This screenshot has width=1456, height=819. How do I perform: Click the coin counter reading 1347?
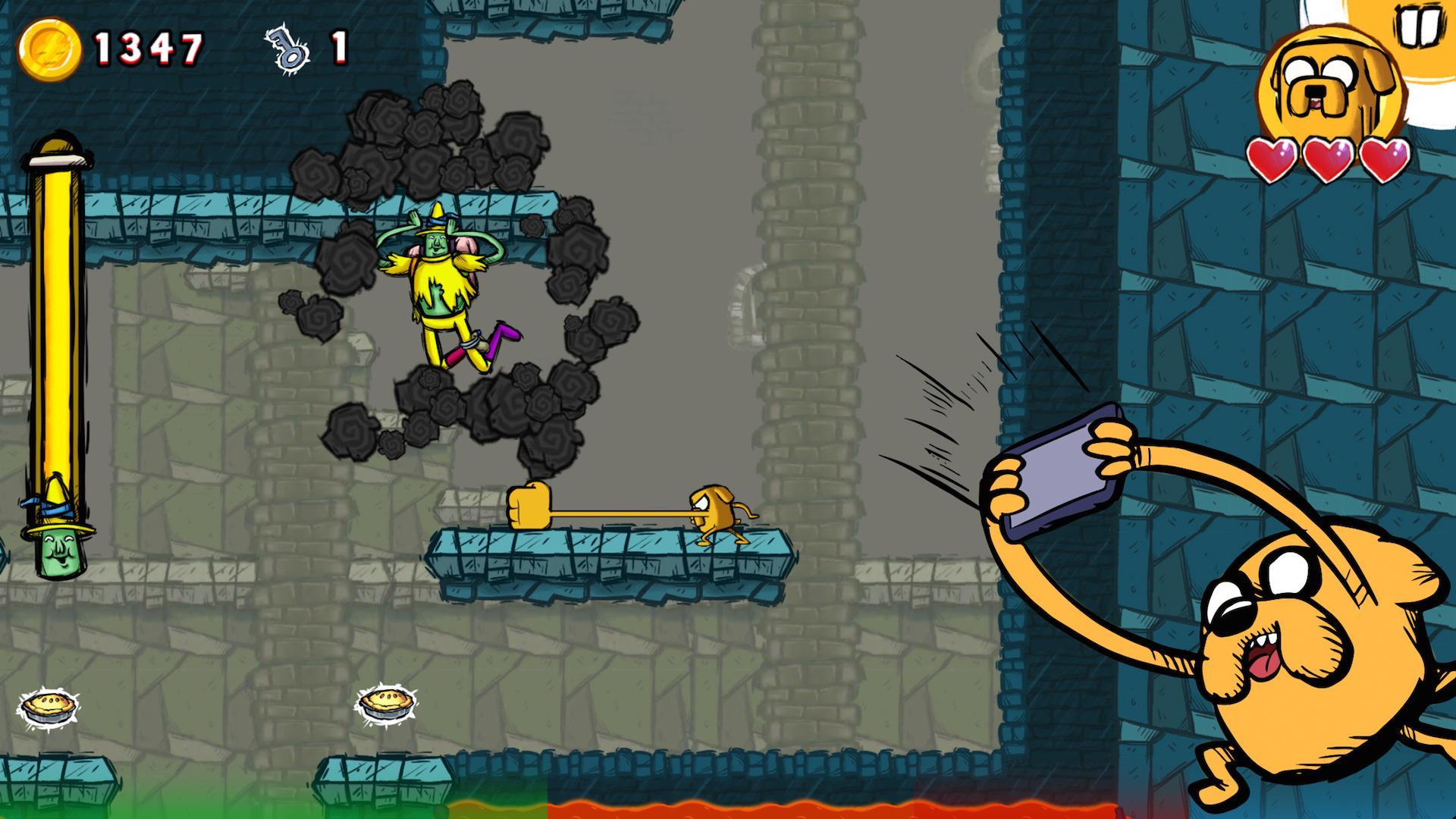click(x=148, y=47)
